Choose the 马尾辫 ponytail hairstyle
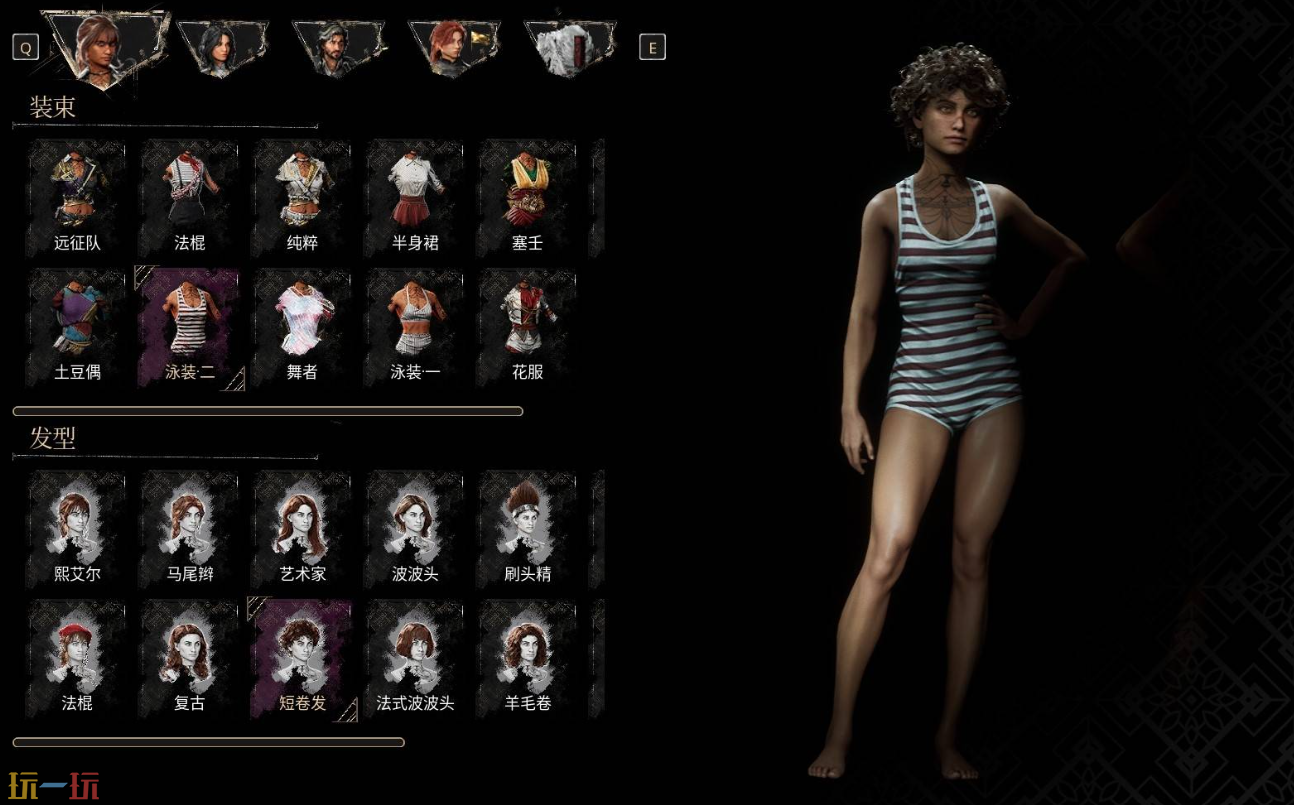This screenshot has width=1294, height=805. pos(190,529)
